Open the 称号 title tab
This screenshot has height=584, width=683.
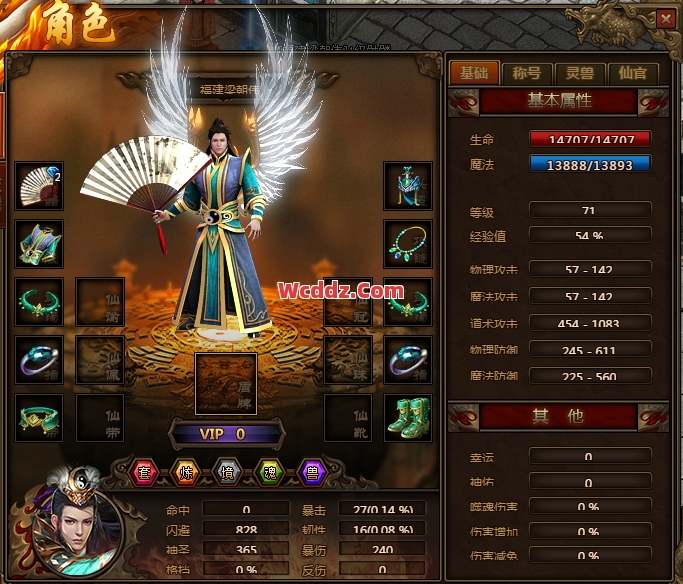click(x=527, y=72)
